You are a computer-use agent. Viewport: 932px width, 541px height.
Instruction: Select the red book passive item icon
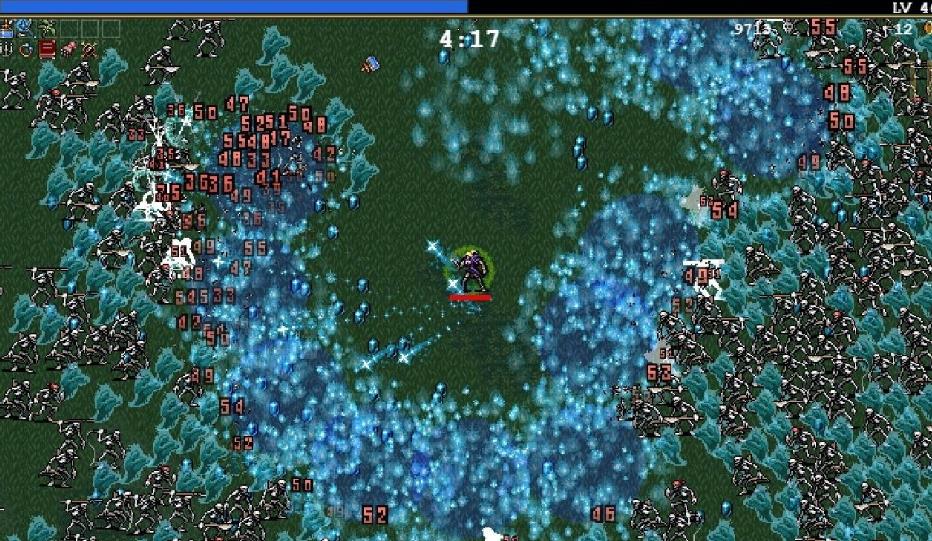tap(47, 49)
